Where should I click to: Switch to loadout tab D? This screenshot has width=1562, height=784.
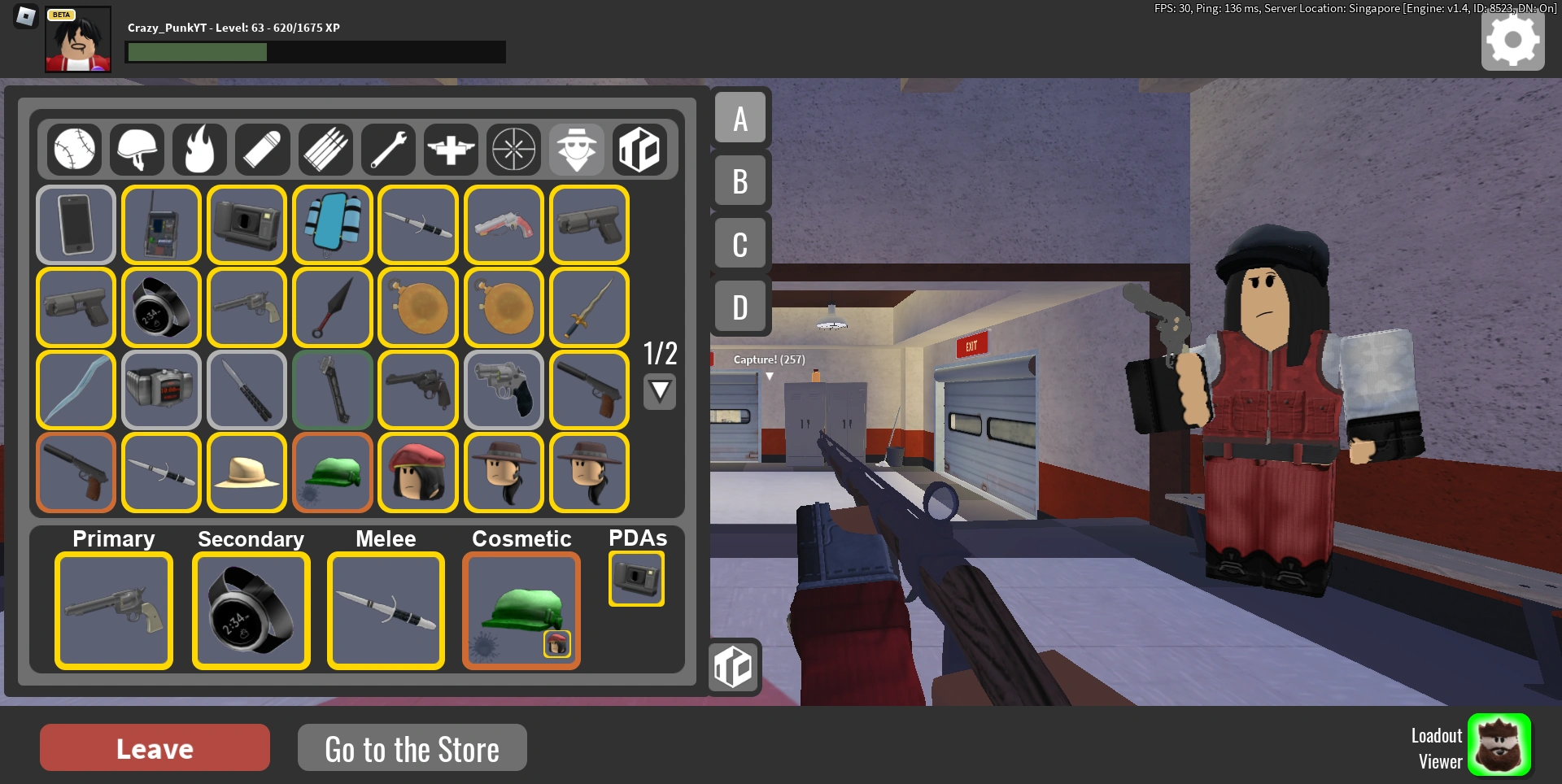click(739, 307)
